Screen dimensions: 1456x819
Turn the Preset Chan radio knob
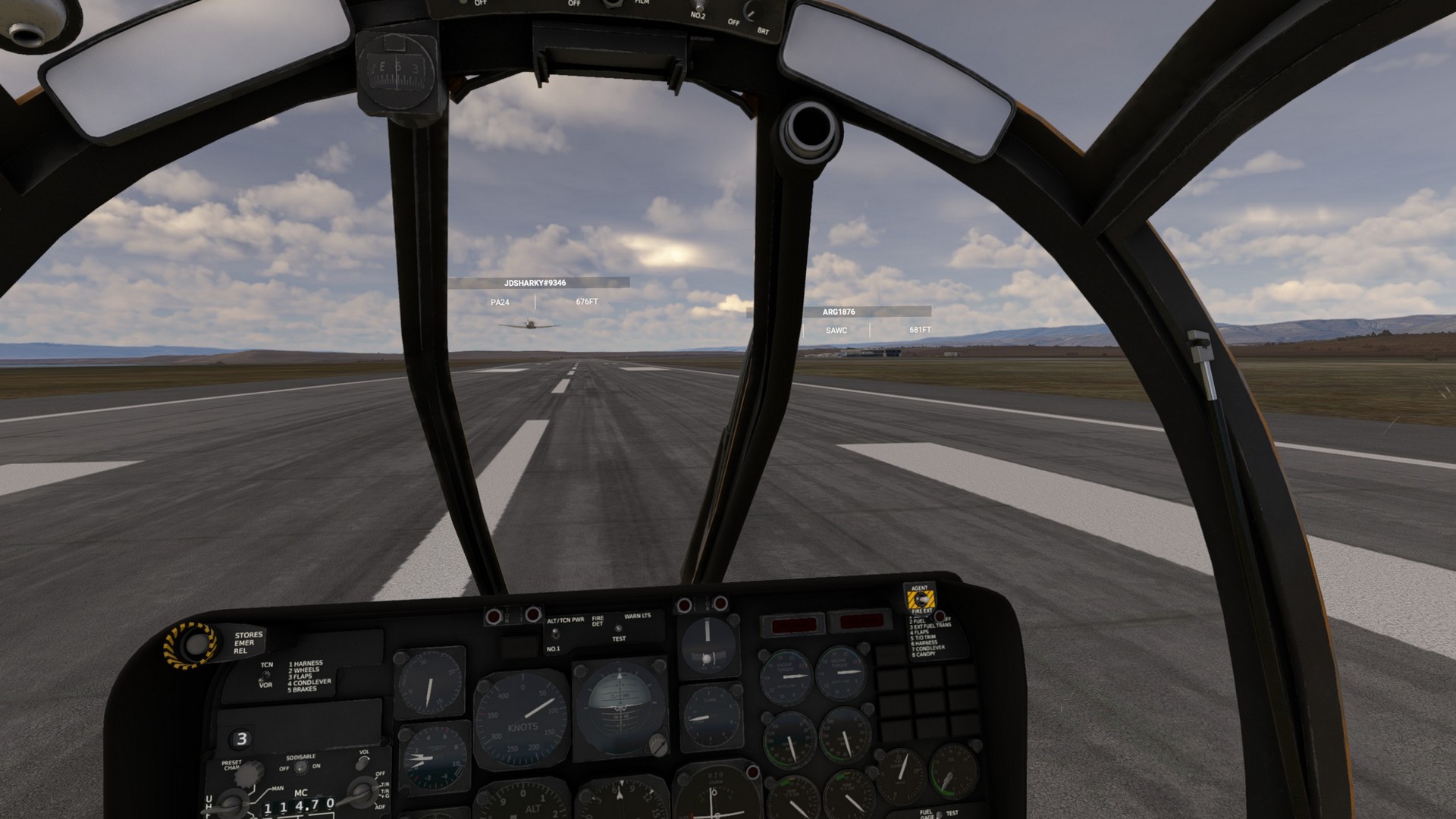click(249, 775)
